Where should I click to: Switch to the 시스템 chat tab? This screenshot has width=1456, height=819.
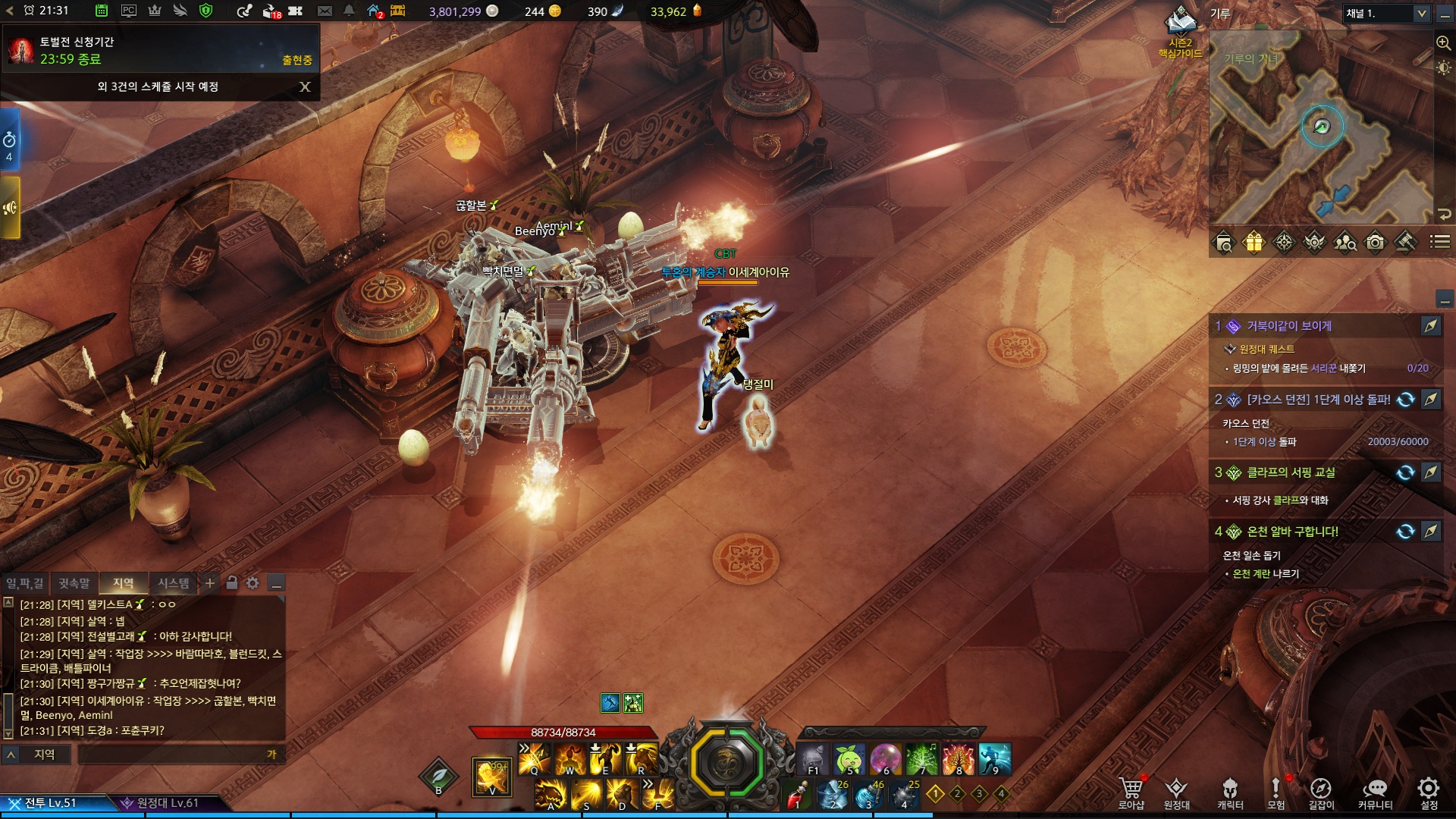pyautogui.click(x=173, y=583)
